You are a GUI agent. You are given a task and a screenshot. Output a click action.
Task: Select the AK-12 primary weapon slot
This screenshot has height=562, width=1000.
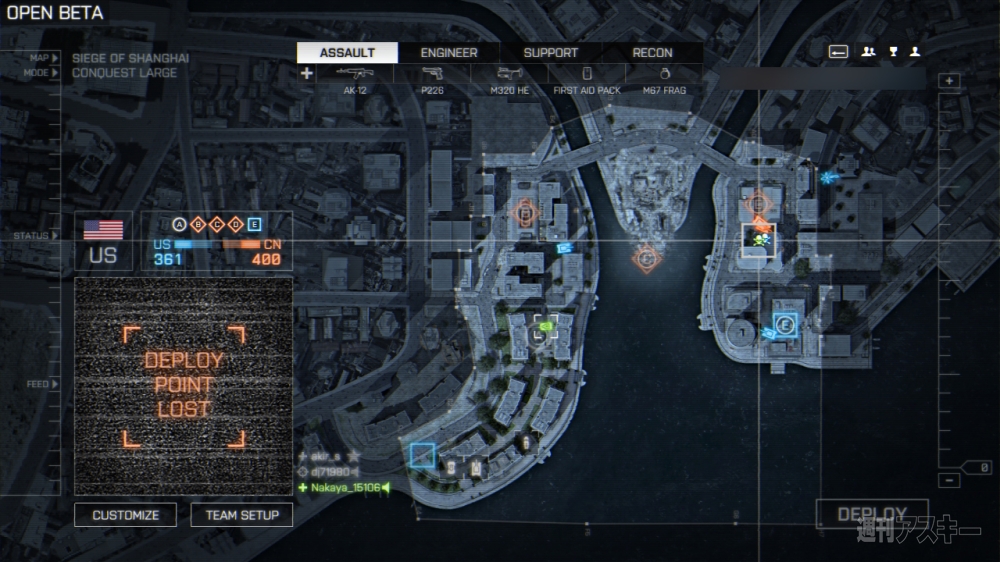point(355,79)
